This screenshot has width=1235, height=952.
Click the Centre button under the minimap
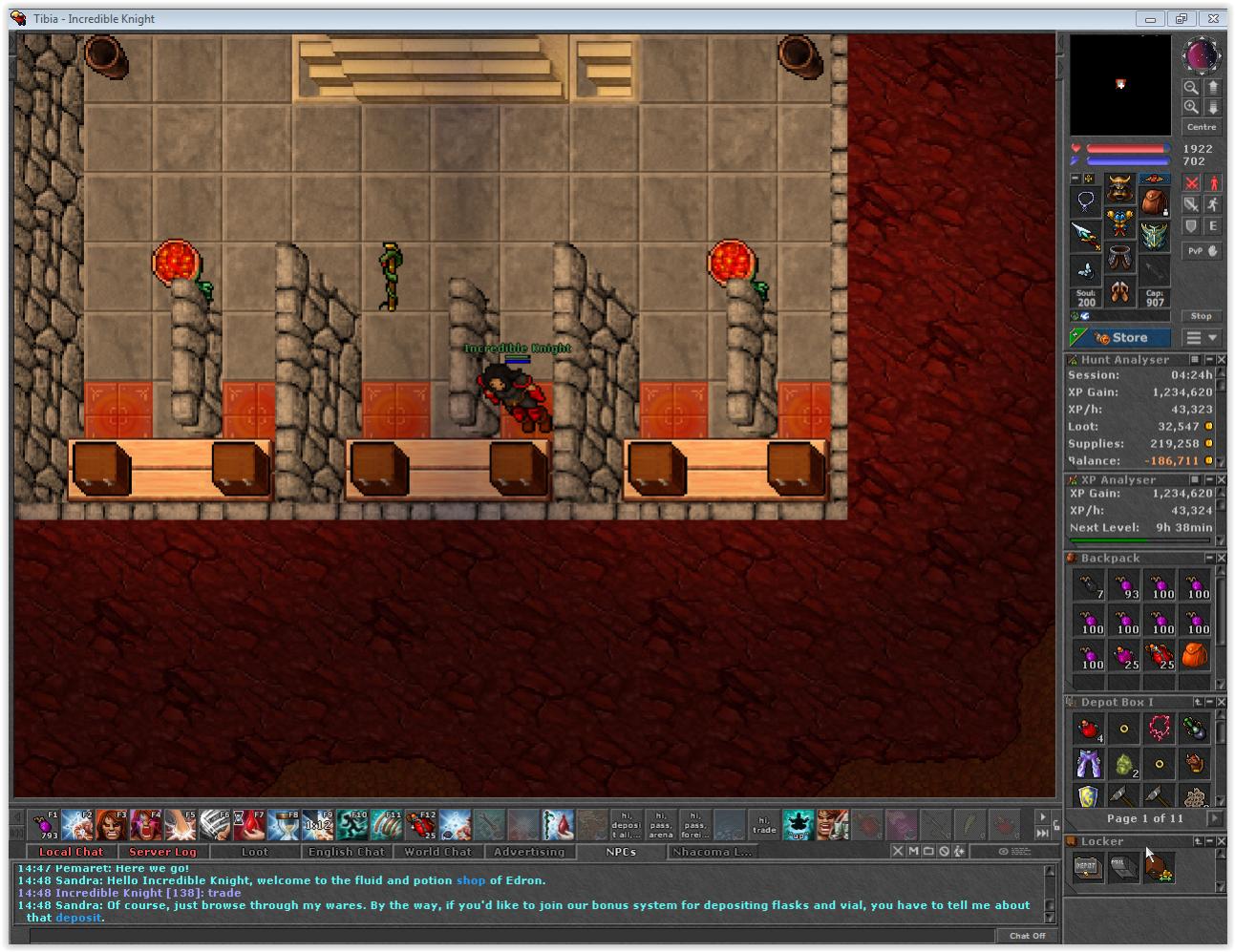click(x=1201, y=127)
